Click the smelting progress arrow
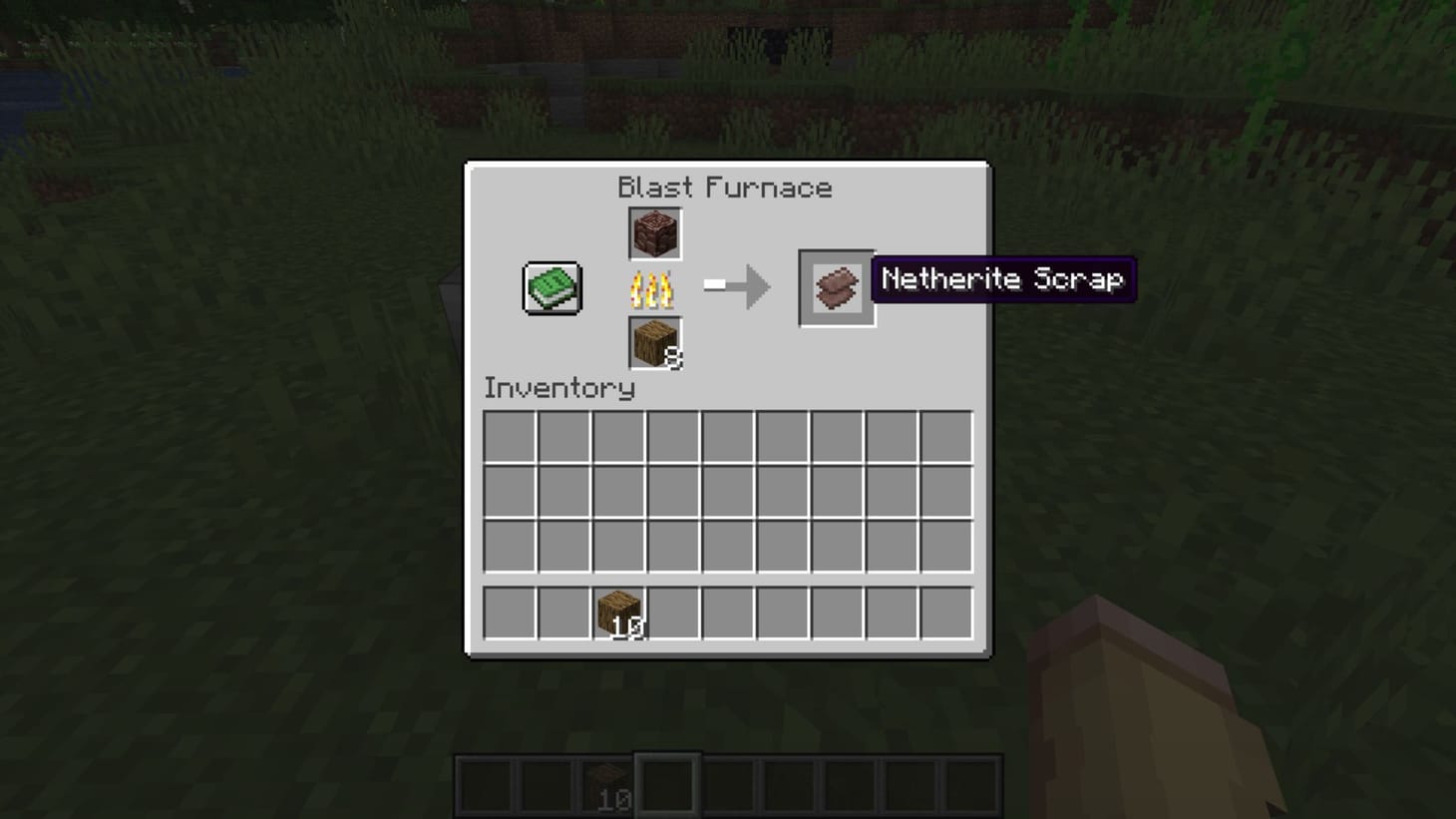This screenshot has width=1456, height=819. coord(738,287)
